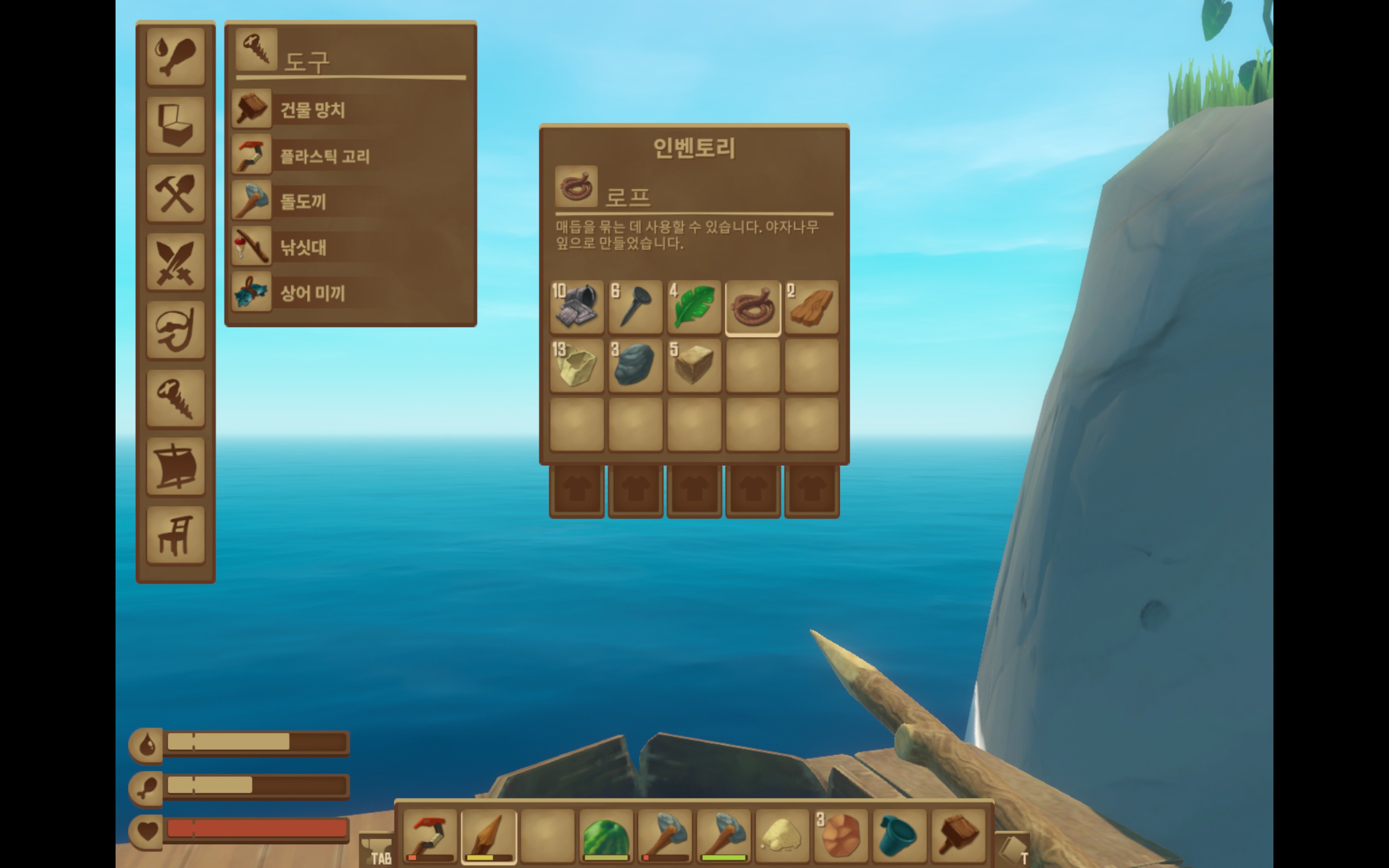Choose the scrap metal stack of ten

[x=577, y=308]
